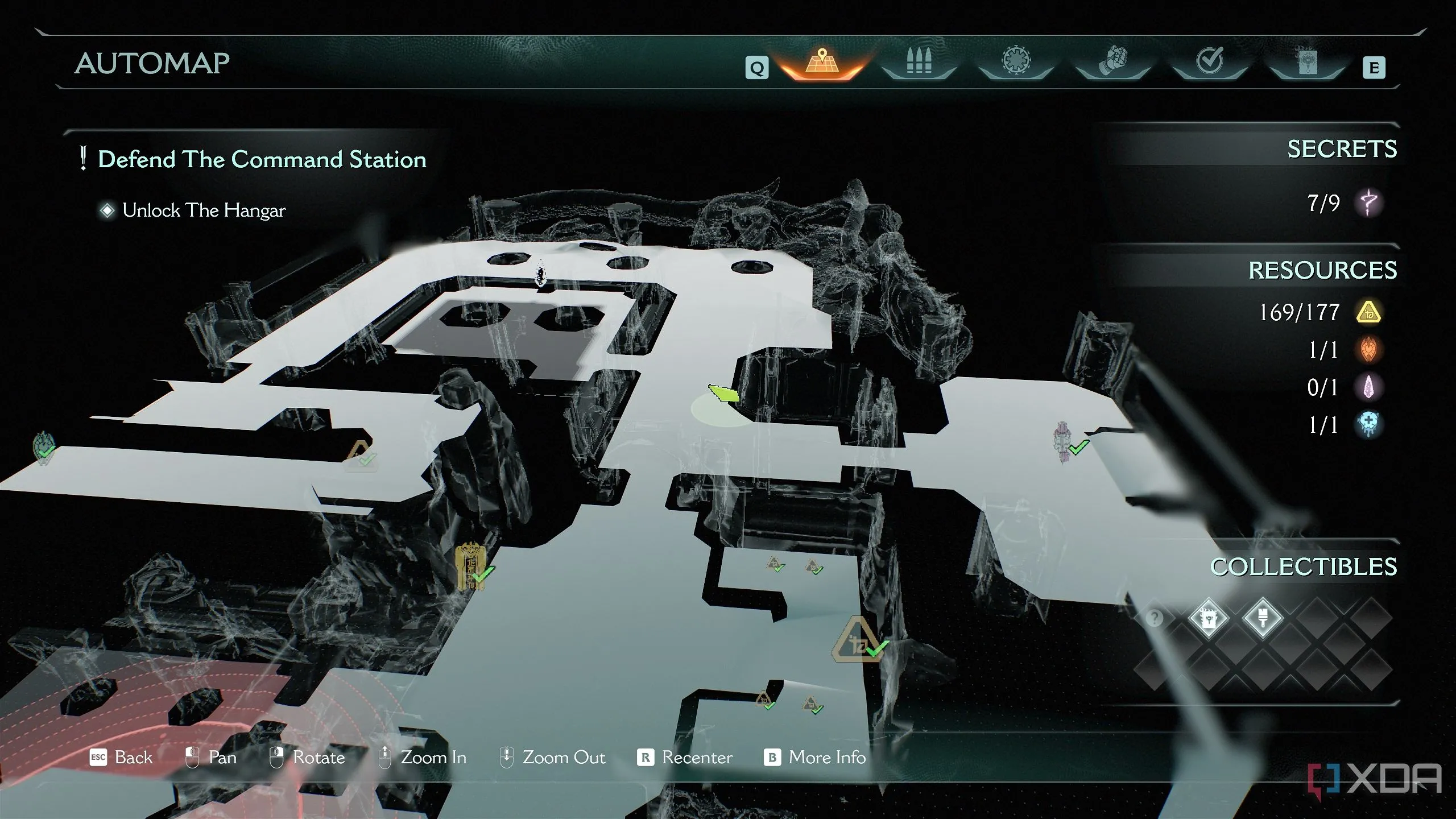Click the green player arrow on the map

(723, 392)
